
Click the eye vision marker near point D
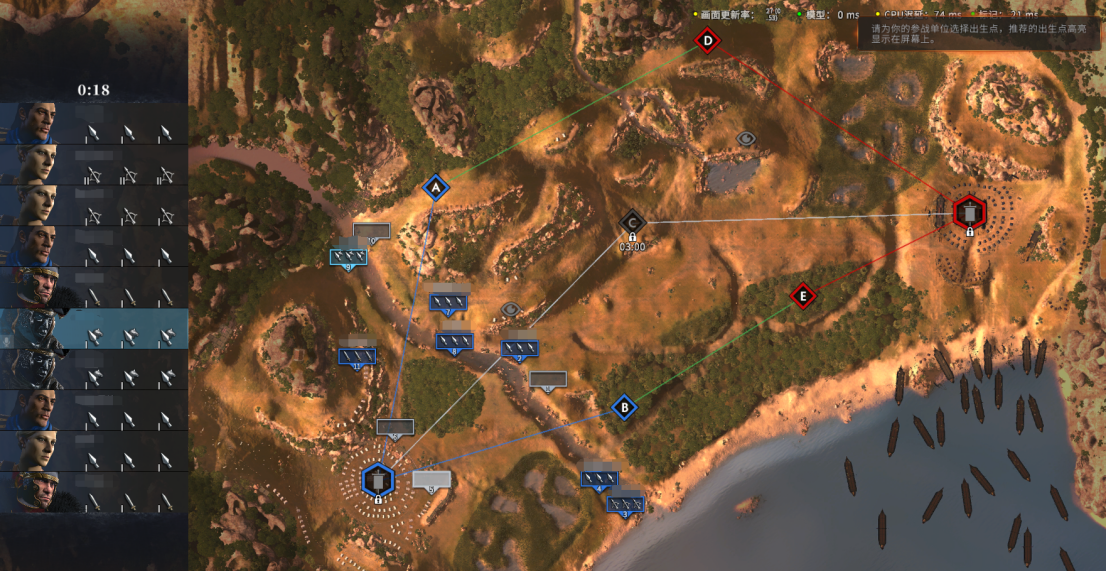click(x=746, y=138)
